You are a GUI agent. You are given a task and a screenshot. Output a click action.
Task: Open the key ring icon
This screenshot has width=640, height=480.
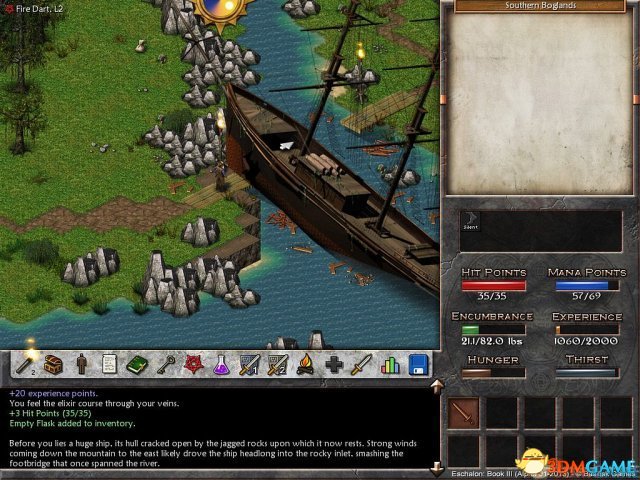[x=165, y=365]
